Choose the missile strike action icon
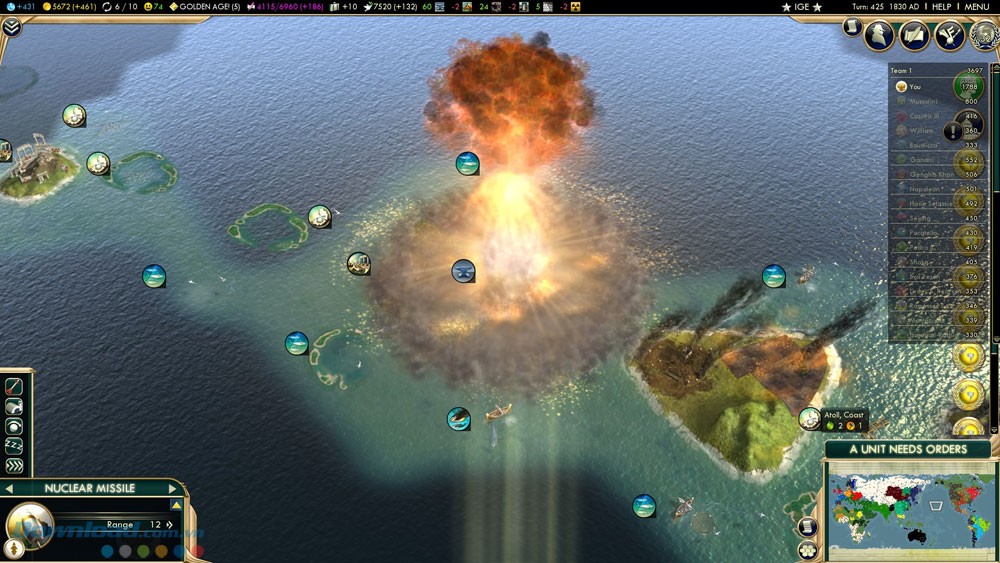Viewport: 1000px width, 563px height. point(14,386)
